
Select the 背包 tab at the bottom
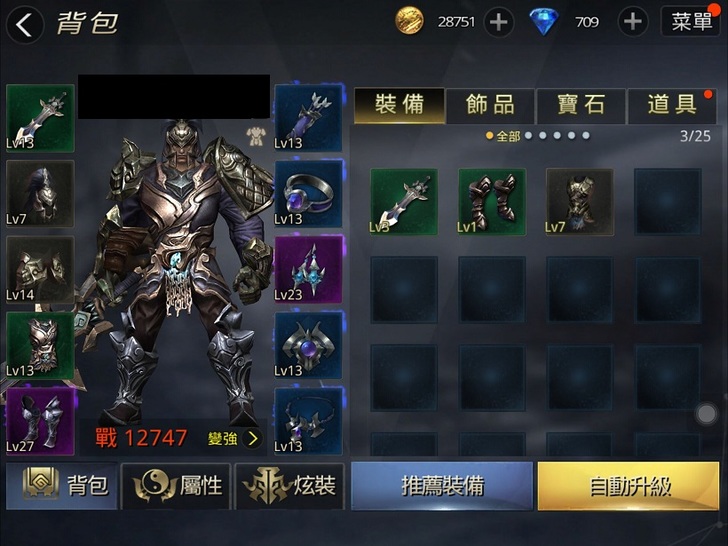point(62,487)
